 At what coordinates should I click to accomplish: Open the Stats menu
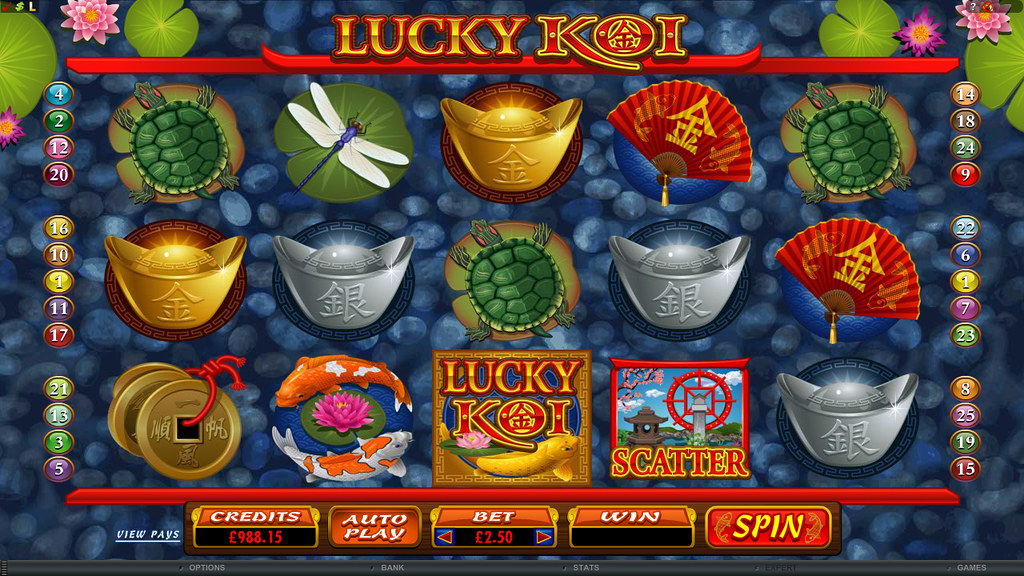(x=584, y=568)
